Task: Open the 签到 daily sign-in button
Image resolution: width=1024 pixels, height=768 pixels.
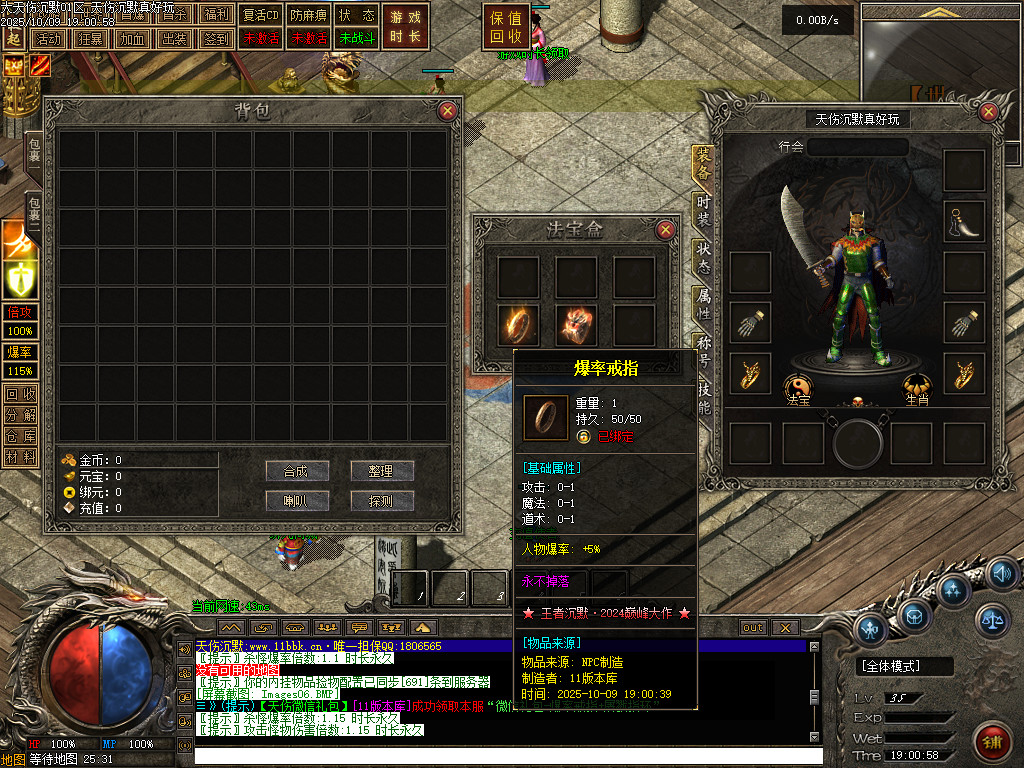Action: click(216, 39)
